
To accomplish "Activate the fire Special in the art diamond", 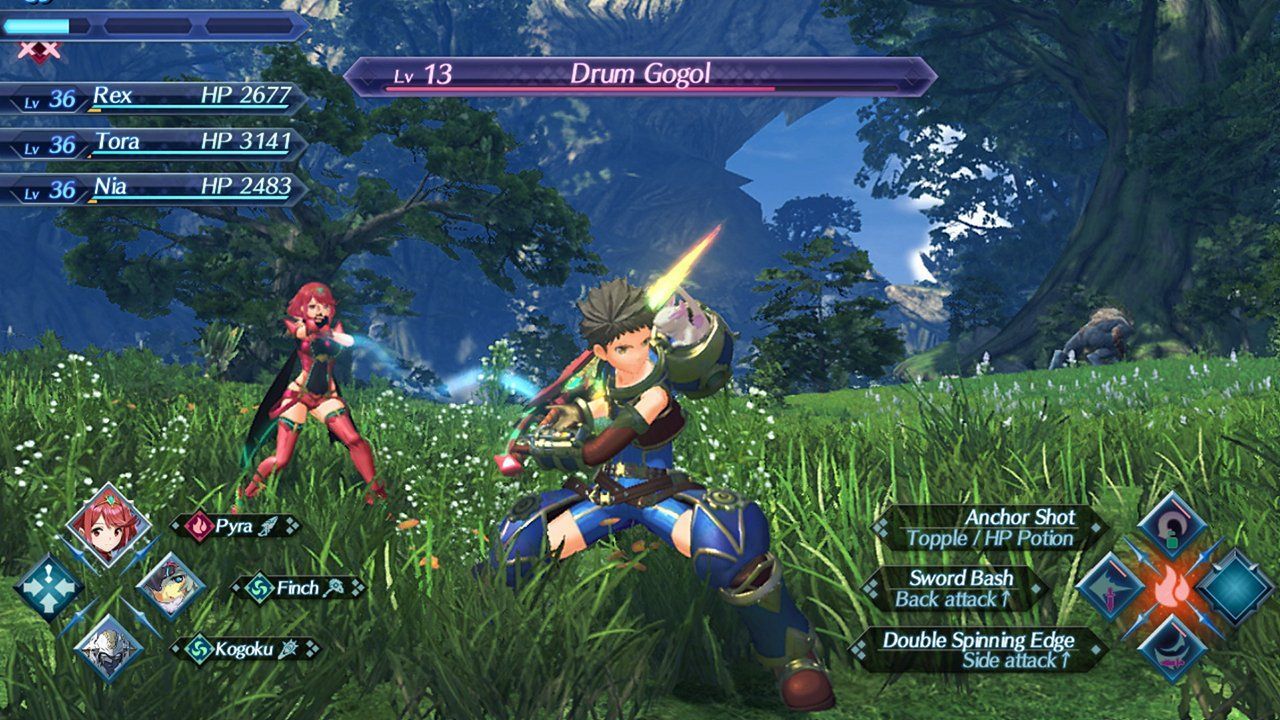I will (1172, 588).
